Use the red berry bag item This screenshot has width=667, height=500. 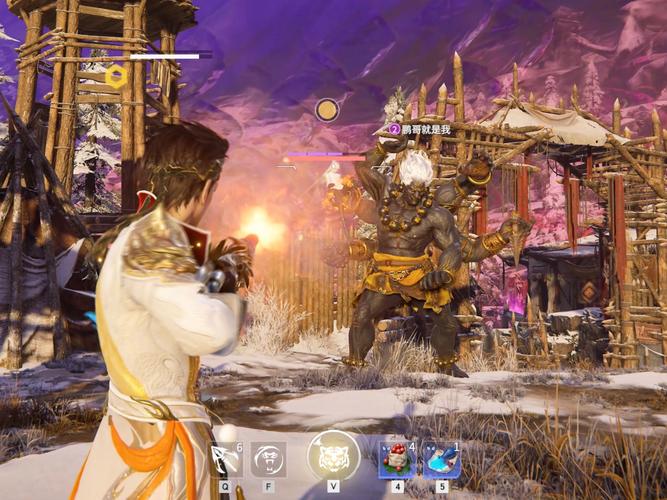click(398, 459)
